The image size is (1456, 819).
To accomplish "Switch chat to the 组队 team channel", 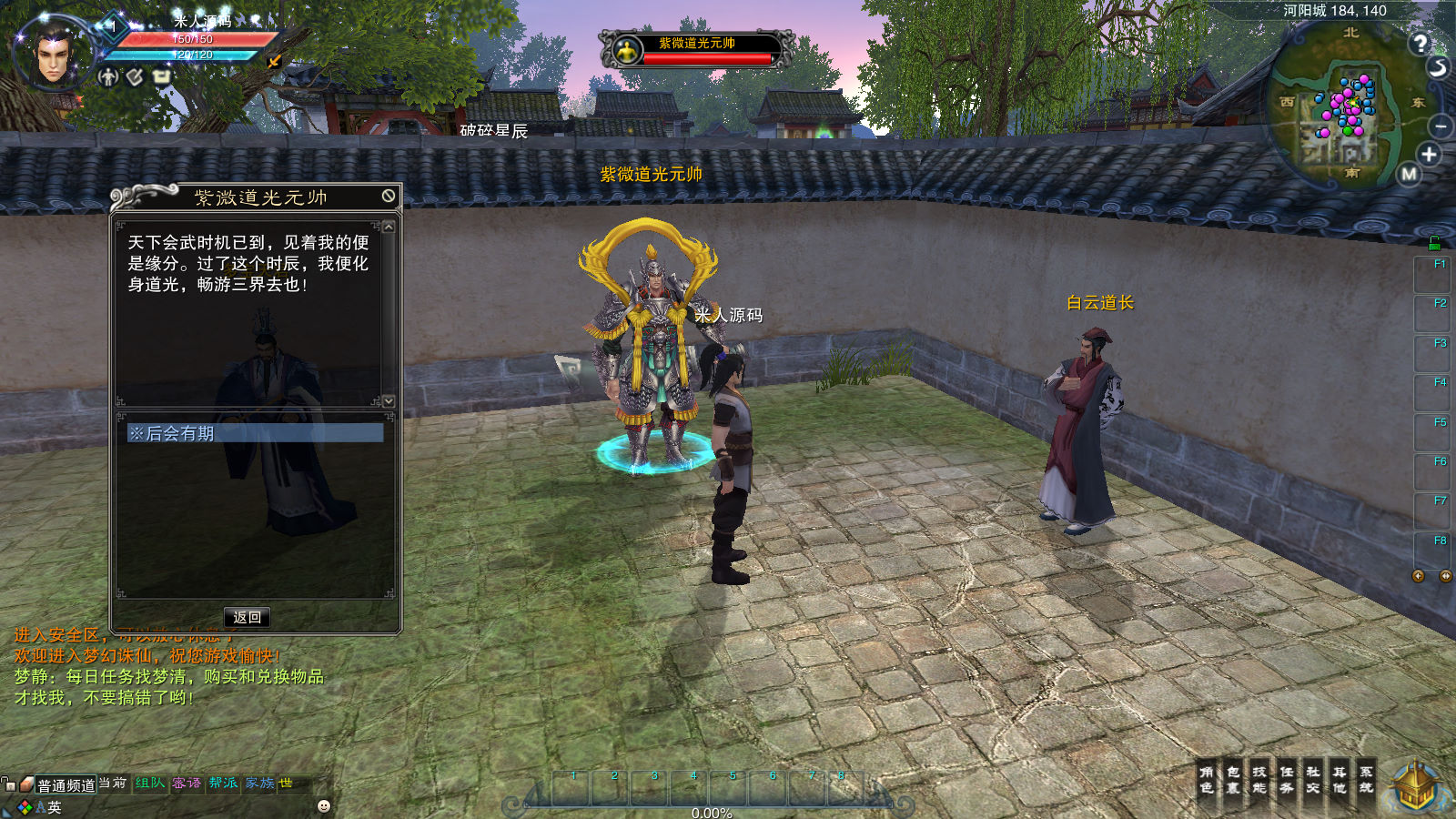I will point(150,783).
